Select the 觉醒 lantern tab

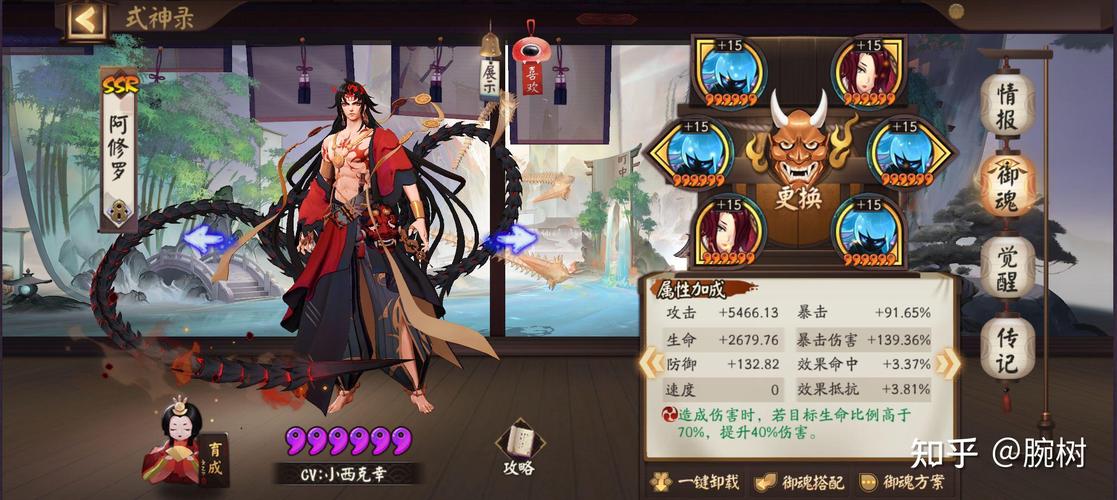pos(1007,266)
